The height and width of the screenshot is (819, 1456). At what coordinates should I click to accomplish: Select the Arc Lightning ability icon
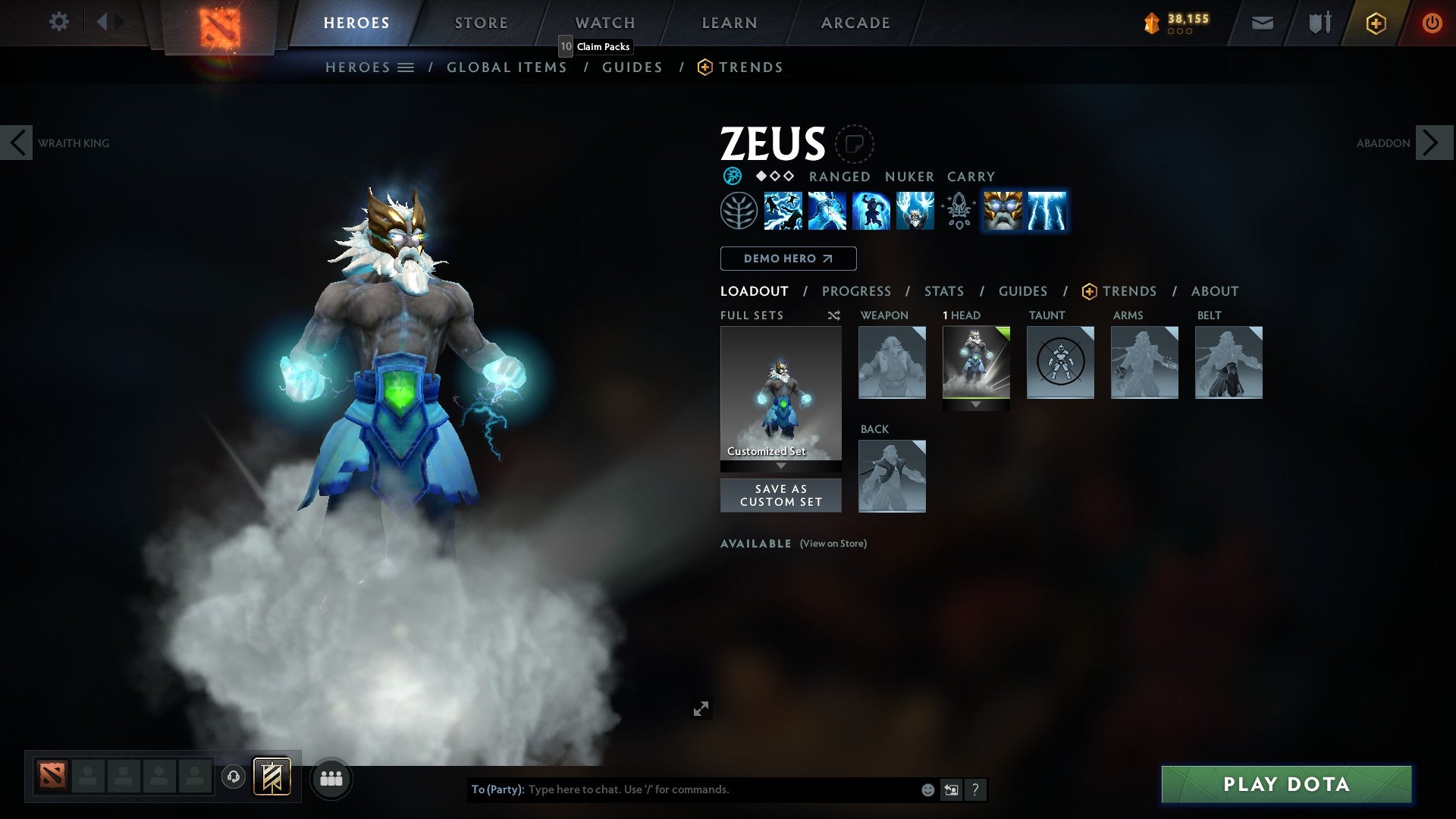[x=783, y=211]
